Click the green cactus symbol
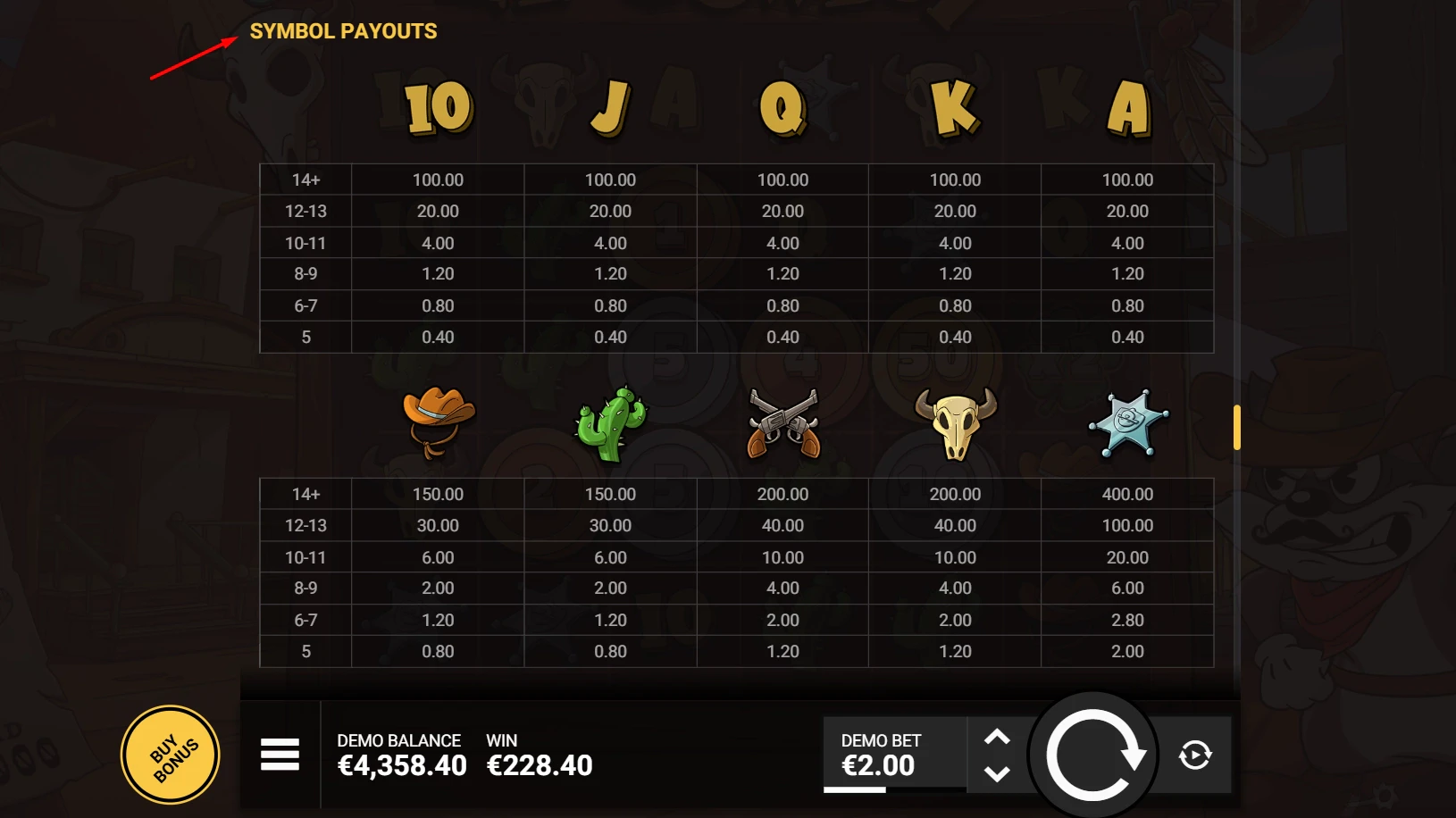Screen dimensions: 1456x818 tap(610, 422)
